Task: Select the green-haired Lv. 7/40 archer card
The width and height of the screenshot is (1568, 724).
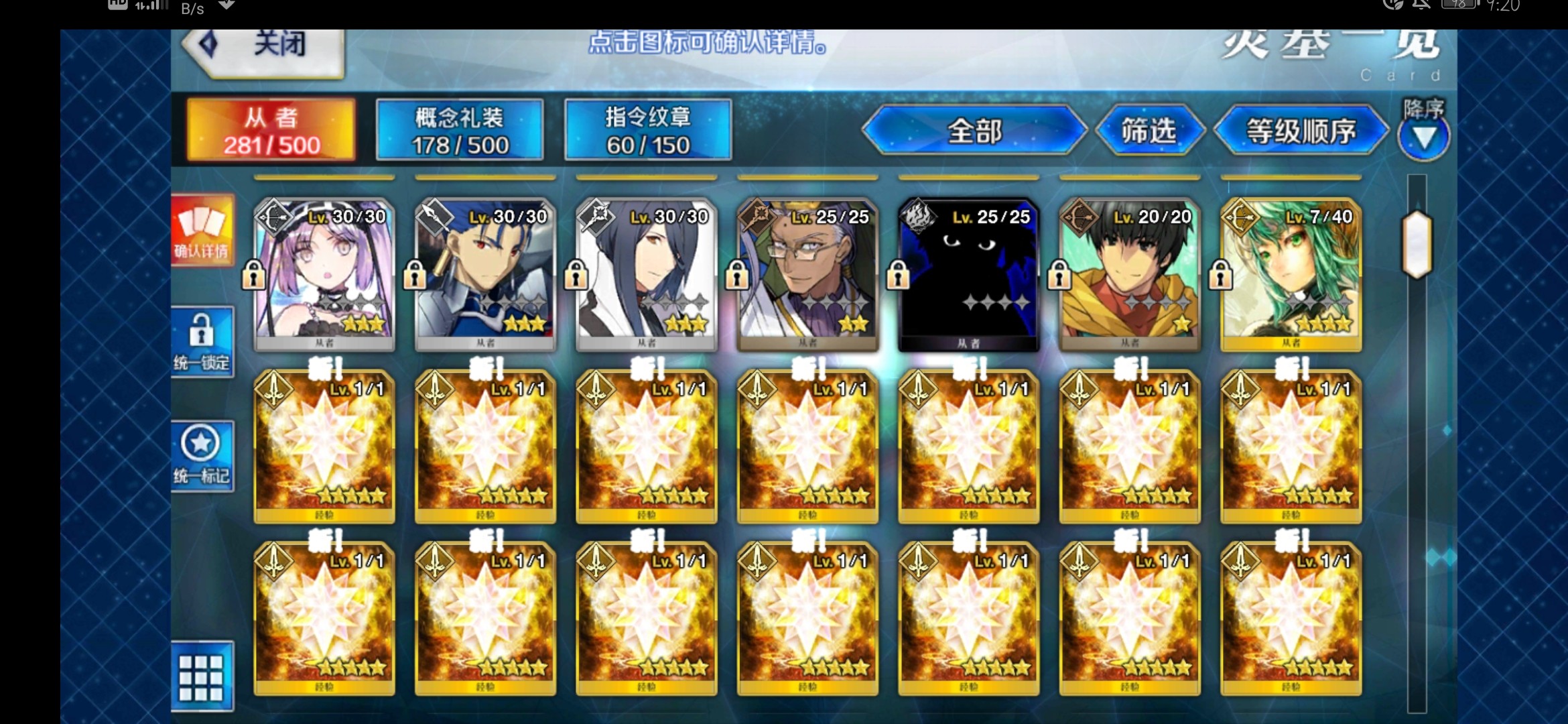Action: click(x=1291, y=275)
